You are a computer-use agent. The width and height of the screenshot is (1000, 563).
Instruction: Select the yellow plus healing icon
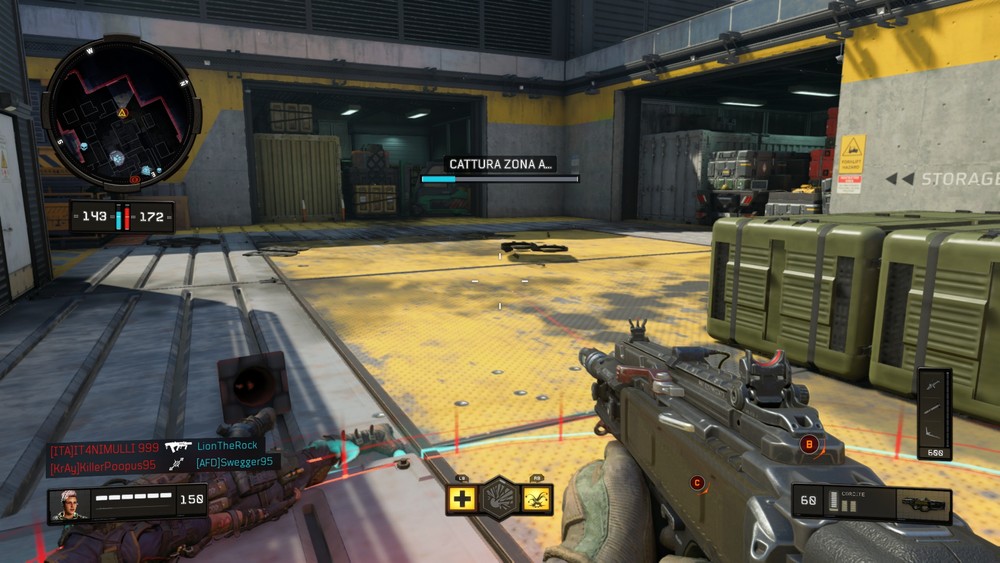tap(461, 498)
